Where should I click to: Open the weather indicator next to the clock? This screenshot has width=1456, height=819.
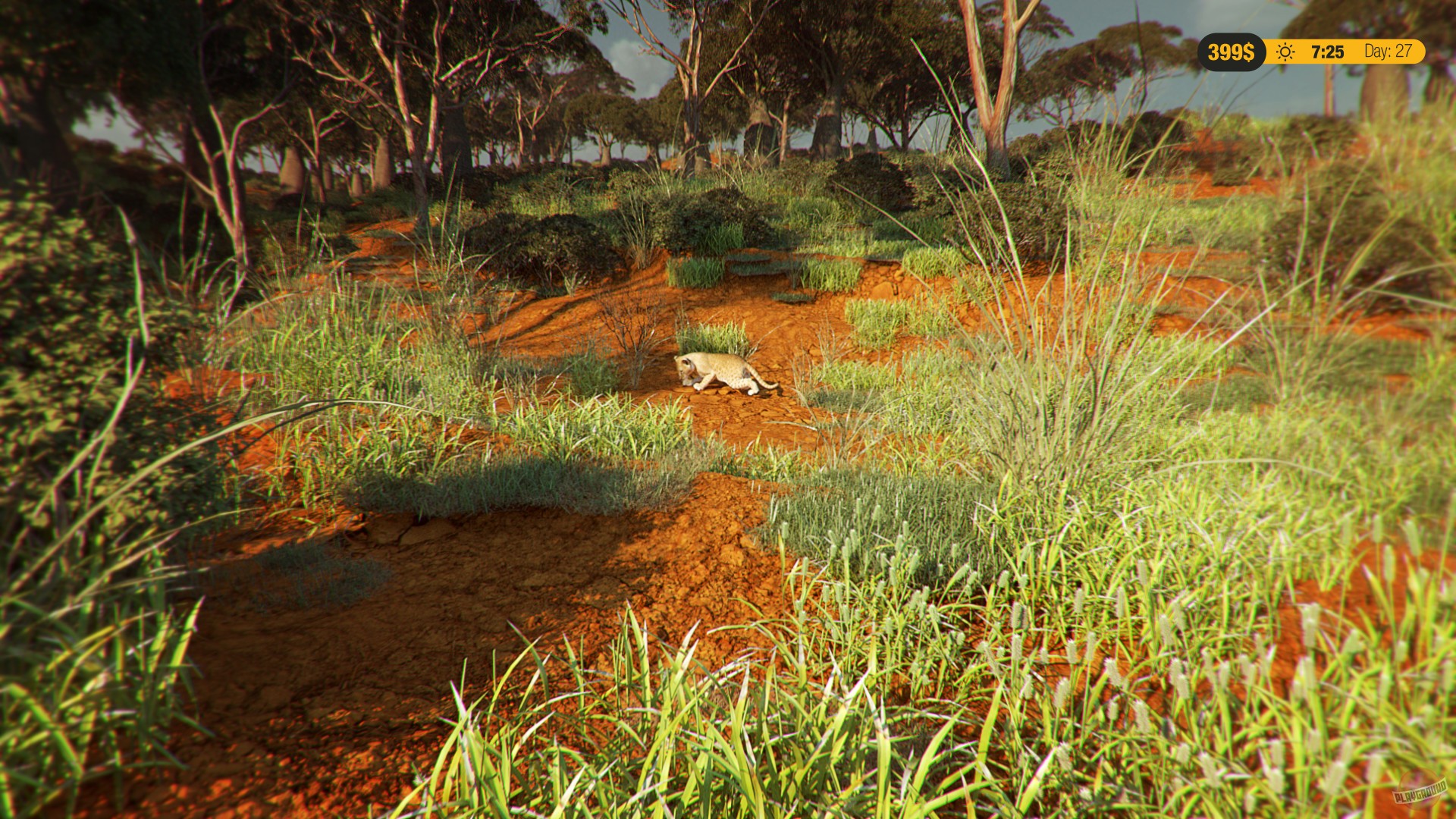tap(1285, 52)
